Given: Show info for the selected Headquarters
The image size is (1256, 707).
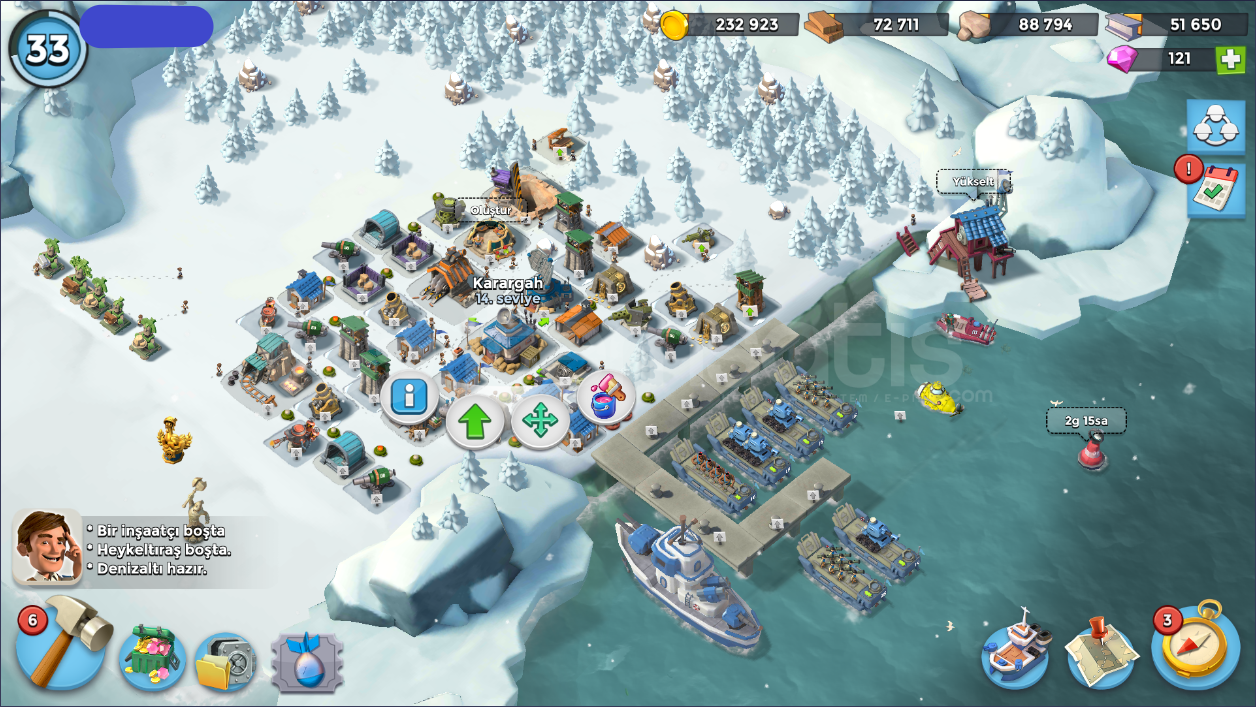Looking at the screenshot, I should (x=408, y=397).
